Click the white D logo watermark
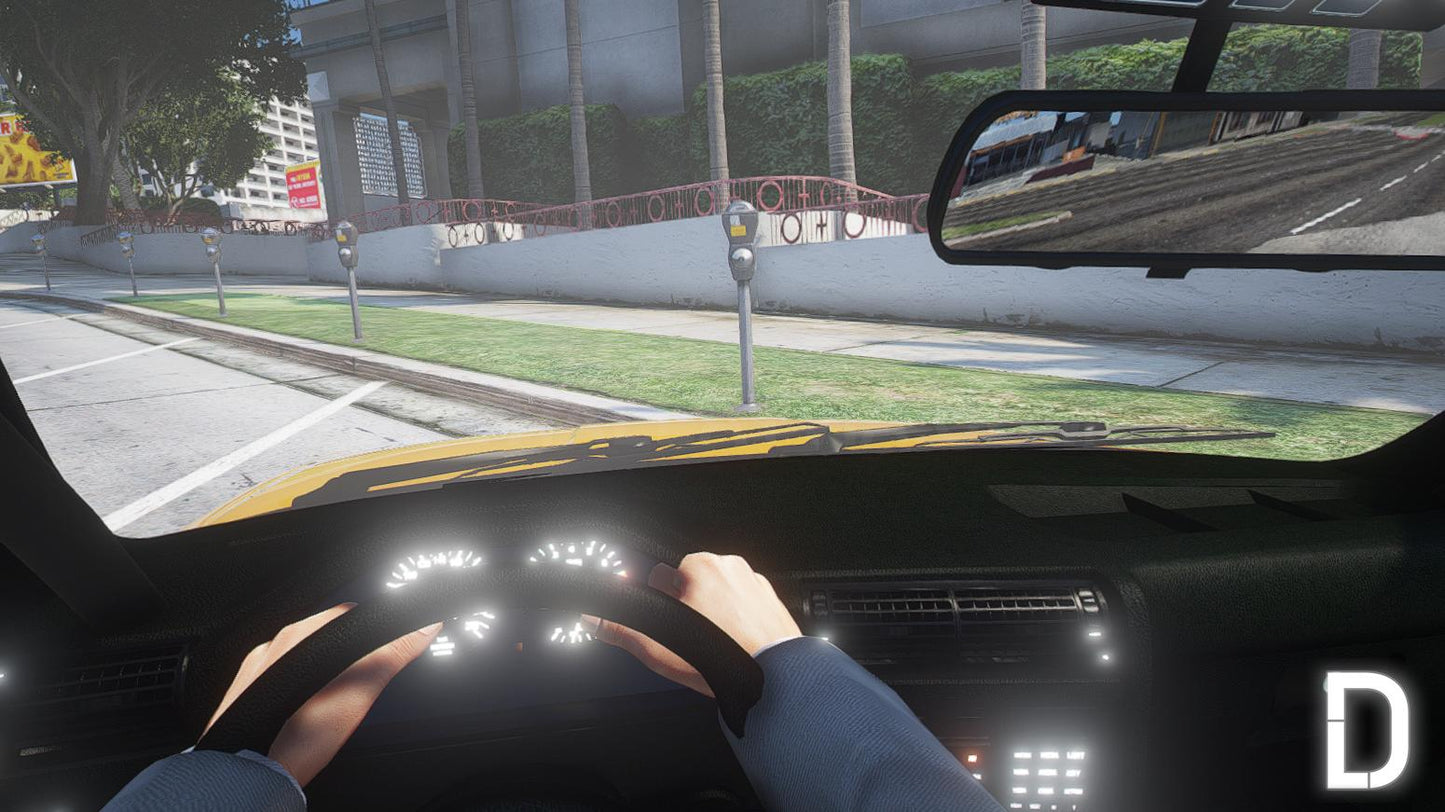The height and width of the screenshot is (812, 1445). [1366, 730]
